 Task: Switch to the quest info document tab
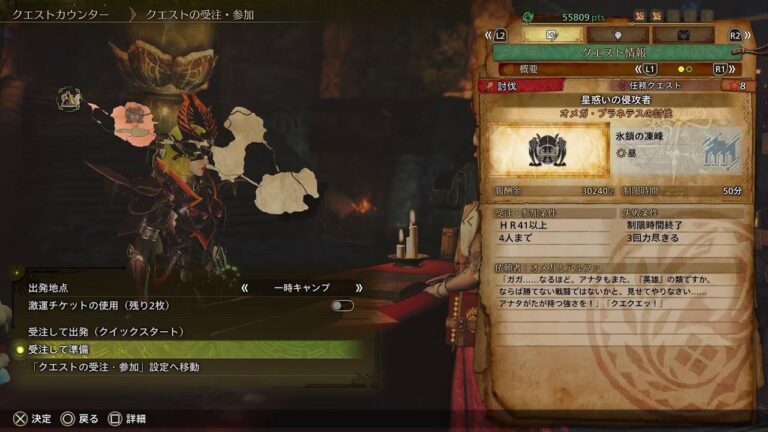pos(552,35)
